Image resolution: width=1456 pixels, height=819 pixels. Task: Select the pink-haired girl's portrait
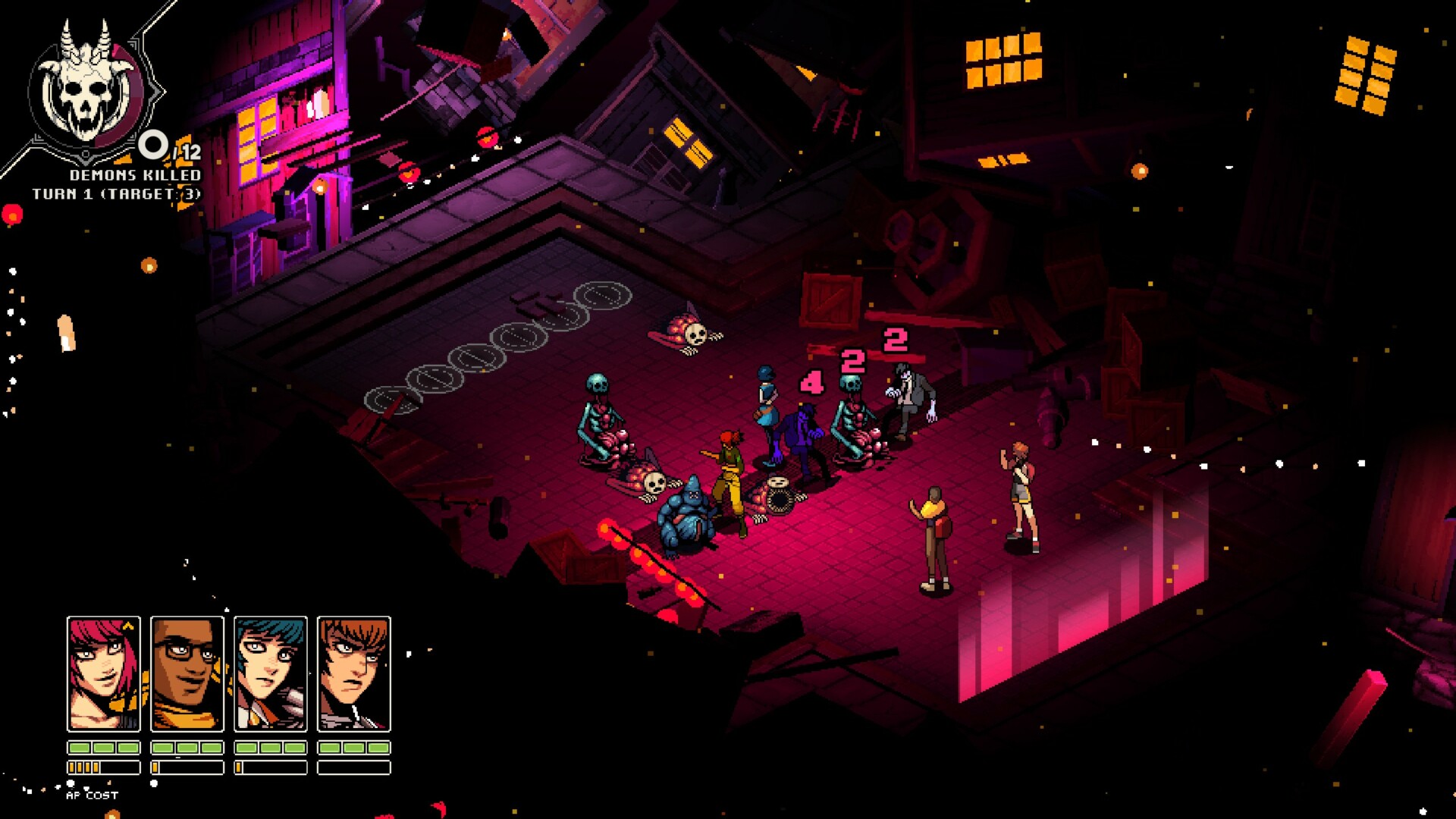(104, 673)
